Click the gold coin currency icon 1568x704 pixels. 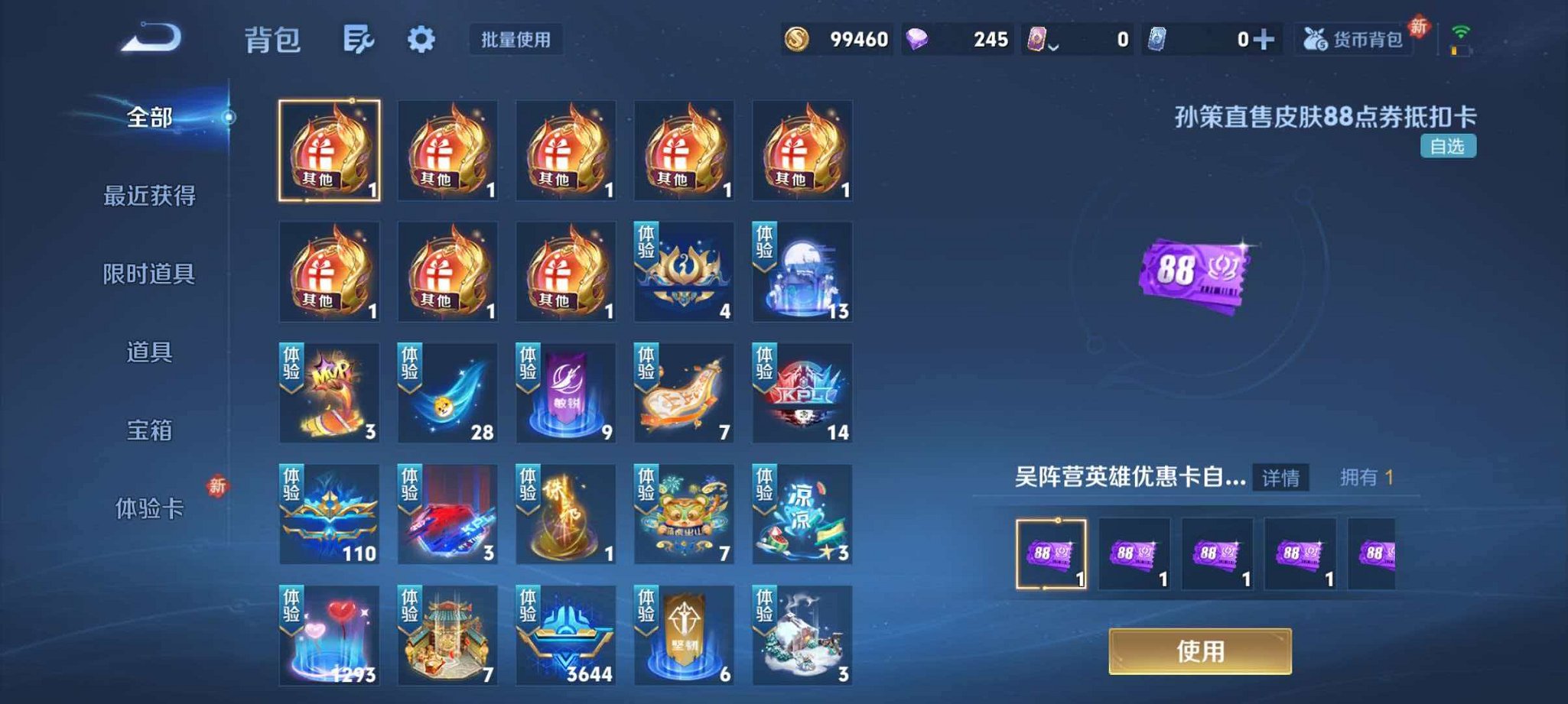(795, 38)
